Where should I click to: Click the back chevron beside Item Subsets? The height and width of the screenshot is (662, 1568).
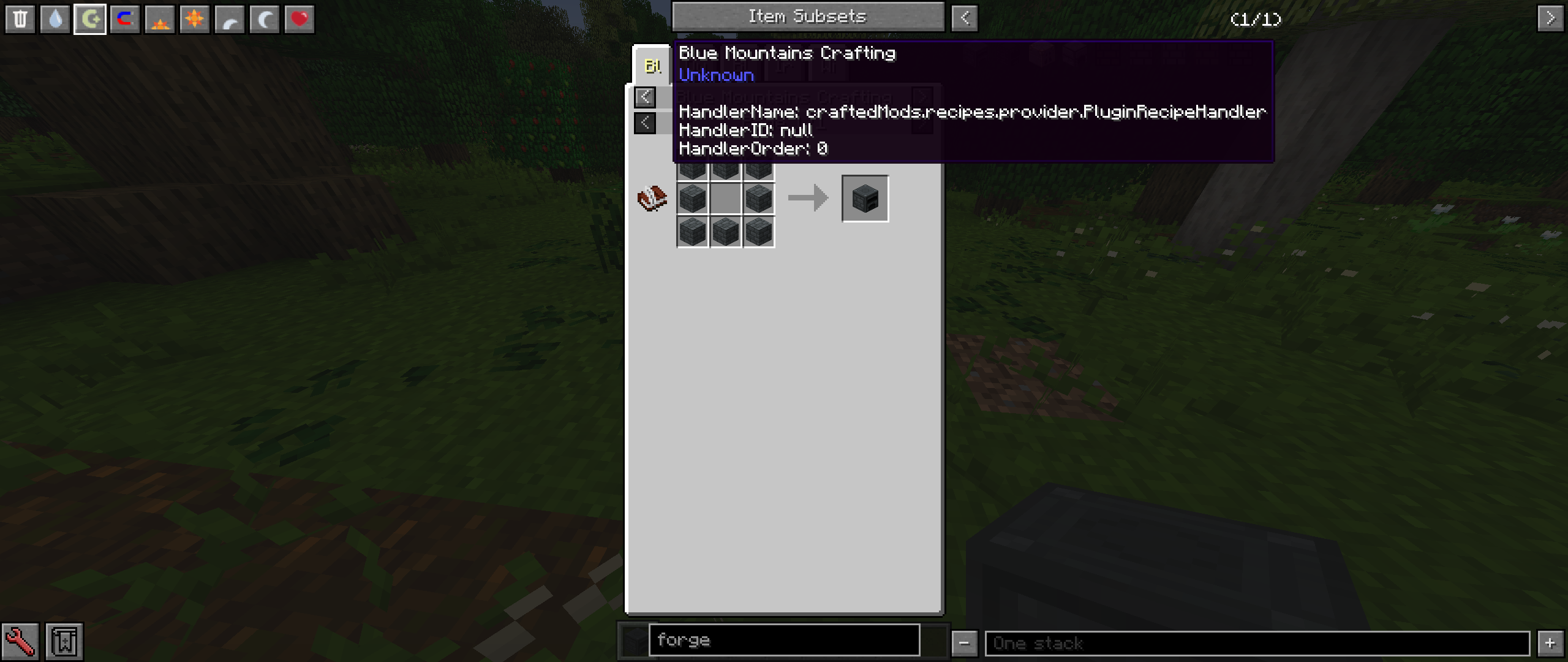(965, 17)
